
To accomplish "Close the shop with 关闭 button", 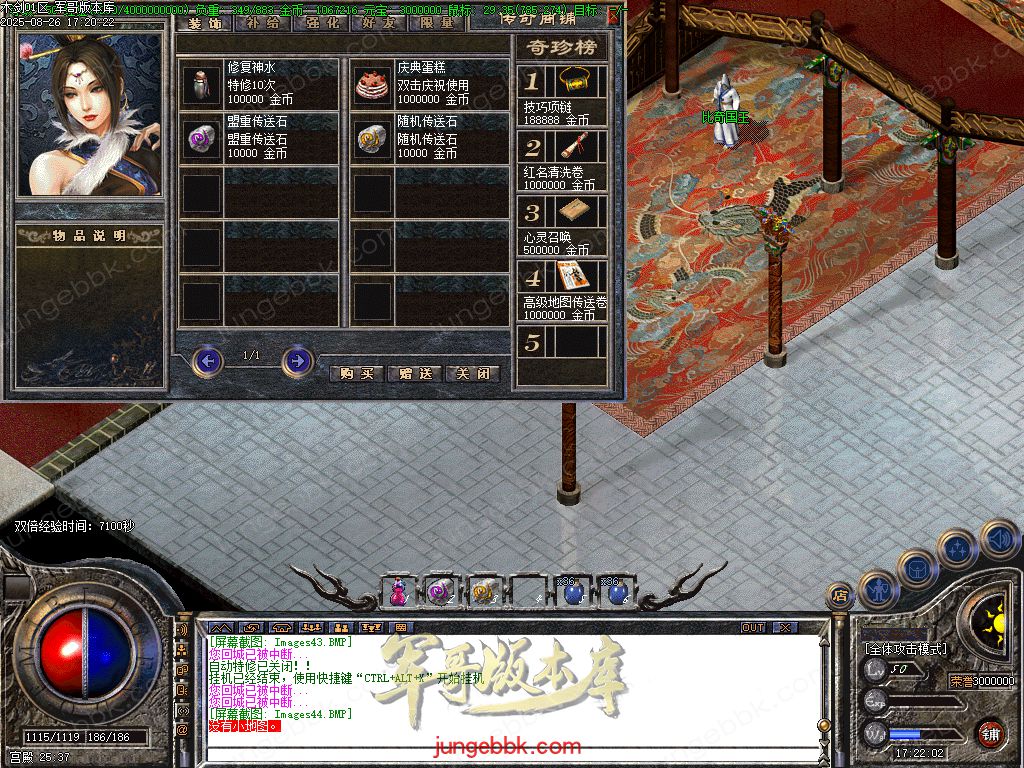I will (472, 373).
